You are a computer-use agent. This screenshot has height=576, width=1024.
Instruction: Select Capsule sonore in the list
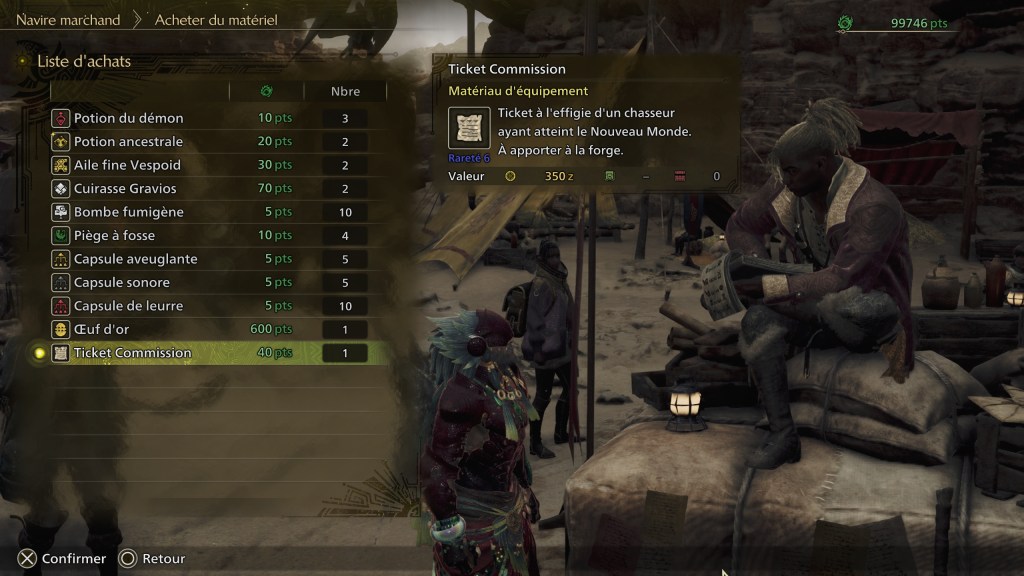coord(122,282)
